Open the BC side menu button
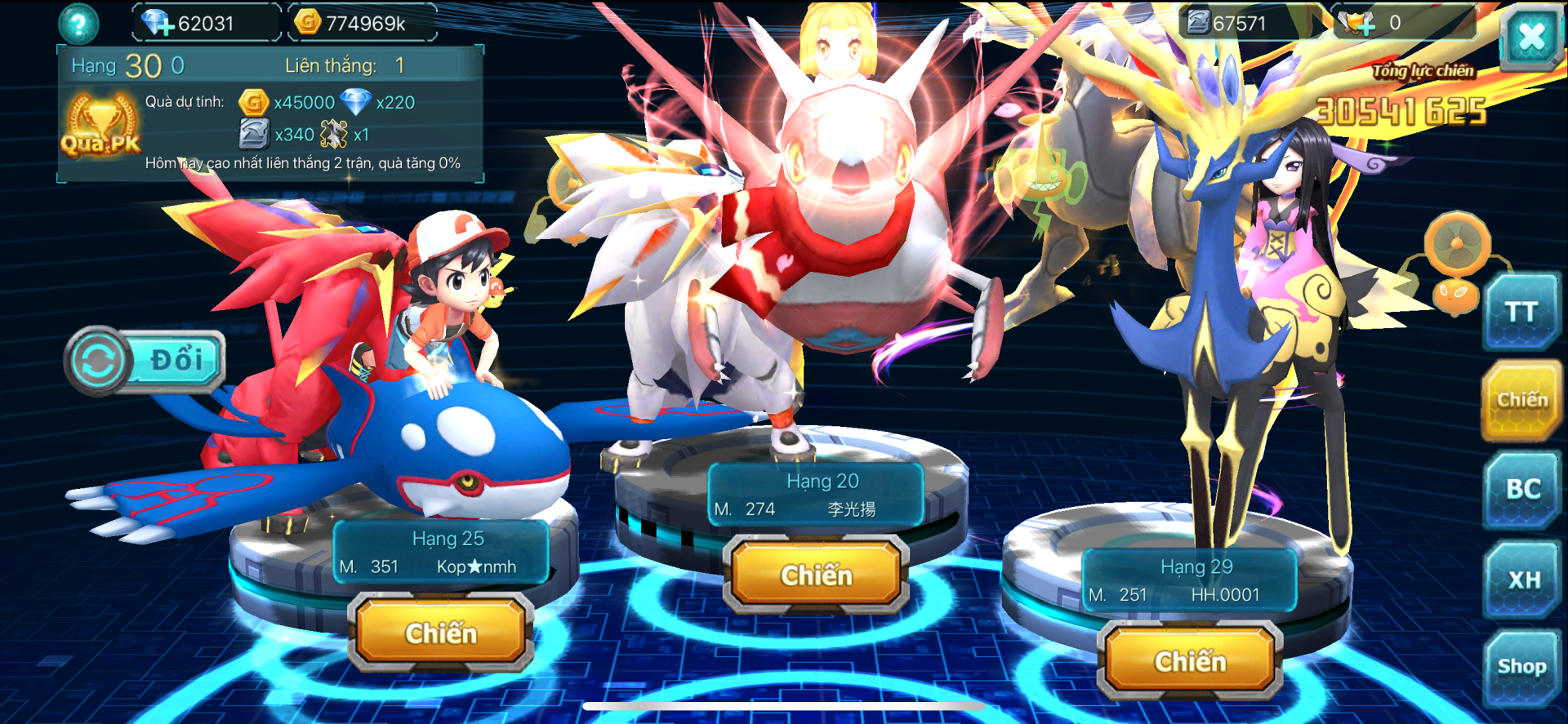 tap(1522, 489)
